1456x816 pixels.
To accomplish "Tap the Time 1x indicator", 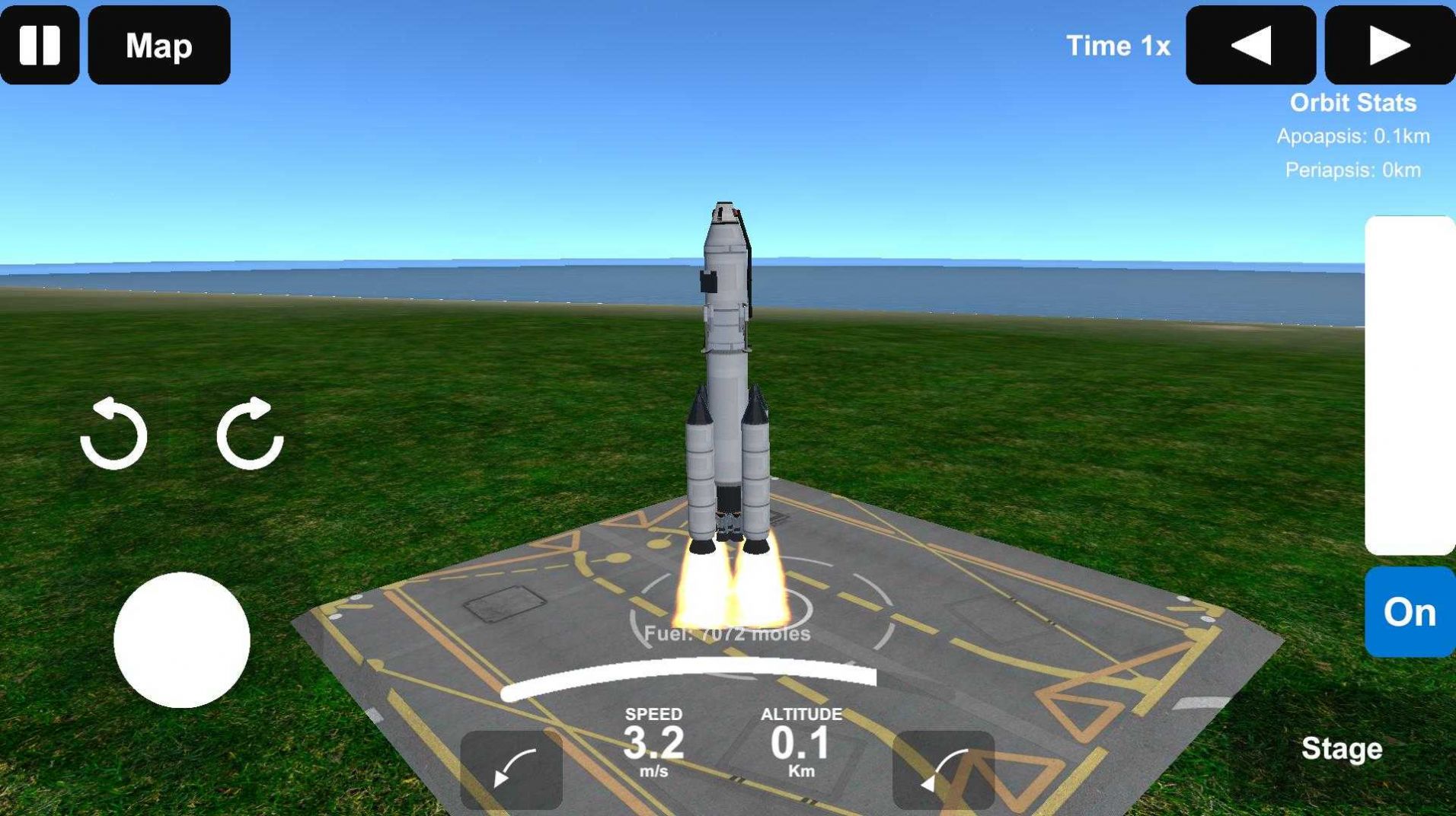I will (1120, 46).
